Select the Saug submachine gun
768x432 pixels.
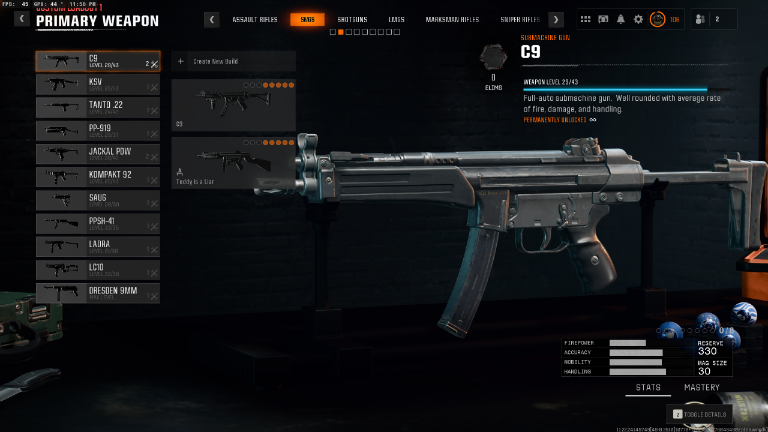tap(97, 199)
